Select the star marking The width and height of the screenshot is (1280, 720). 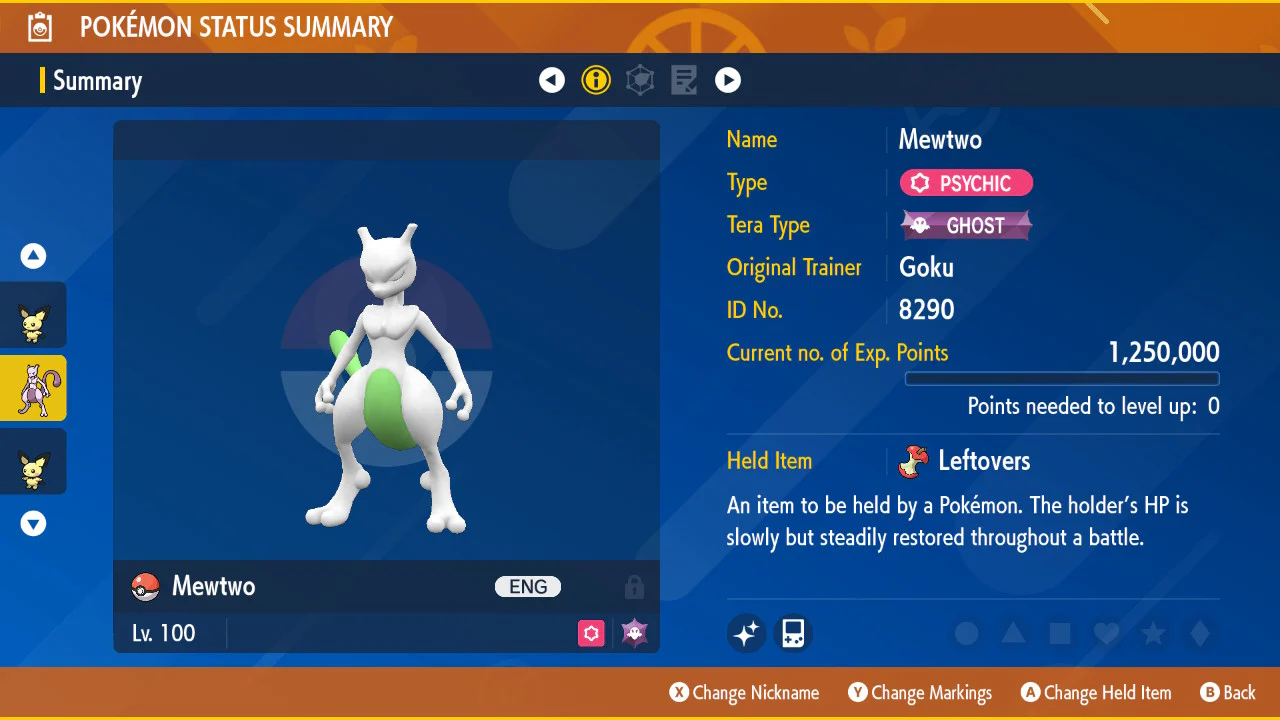point(1153,633)
